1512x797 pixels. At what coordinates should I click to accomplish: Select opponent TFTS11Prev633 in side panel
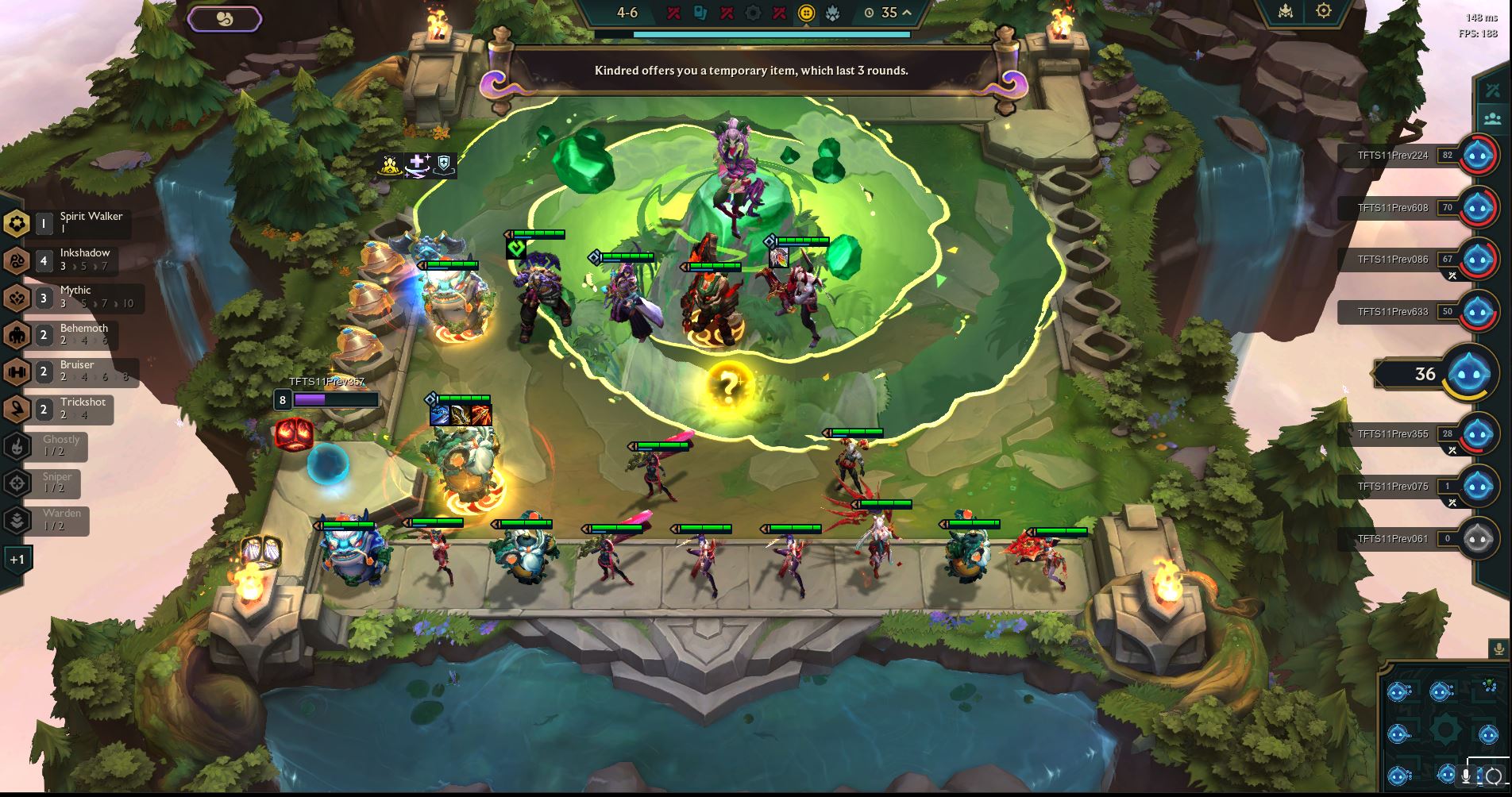(1394, 311)
